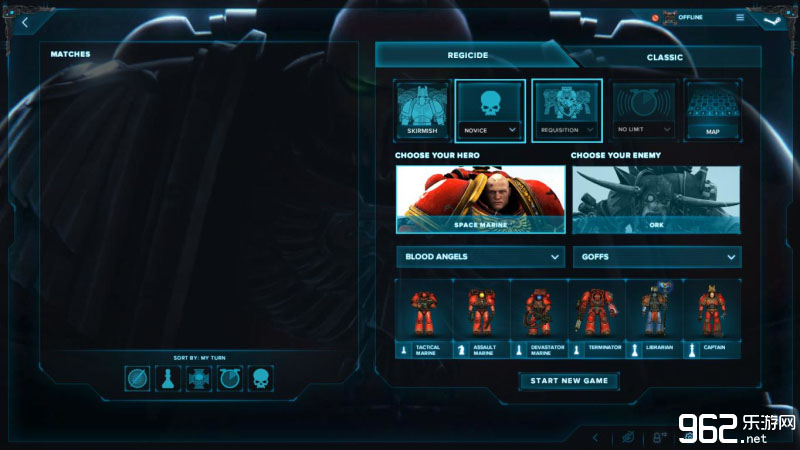Sort matches using the skull icon
Image resolution: width=800 pixels, height=450 pixels.
(x=260, y=378)
